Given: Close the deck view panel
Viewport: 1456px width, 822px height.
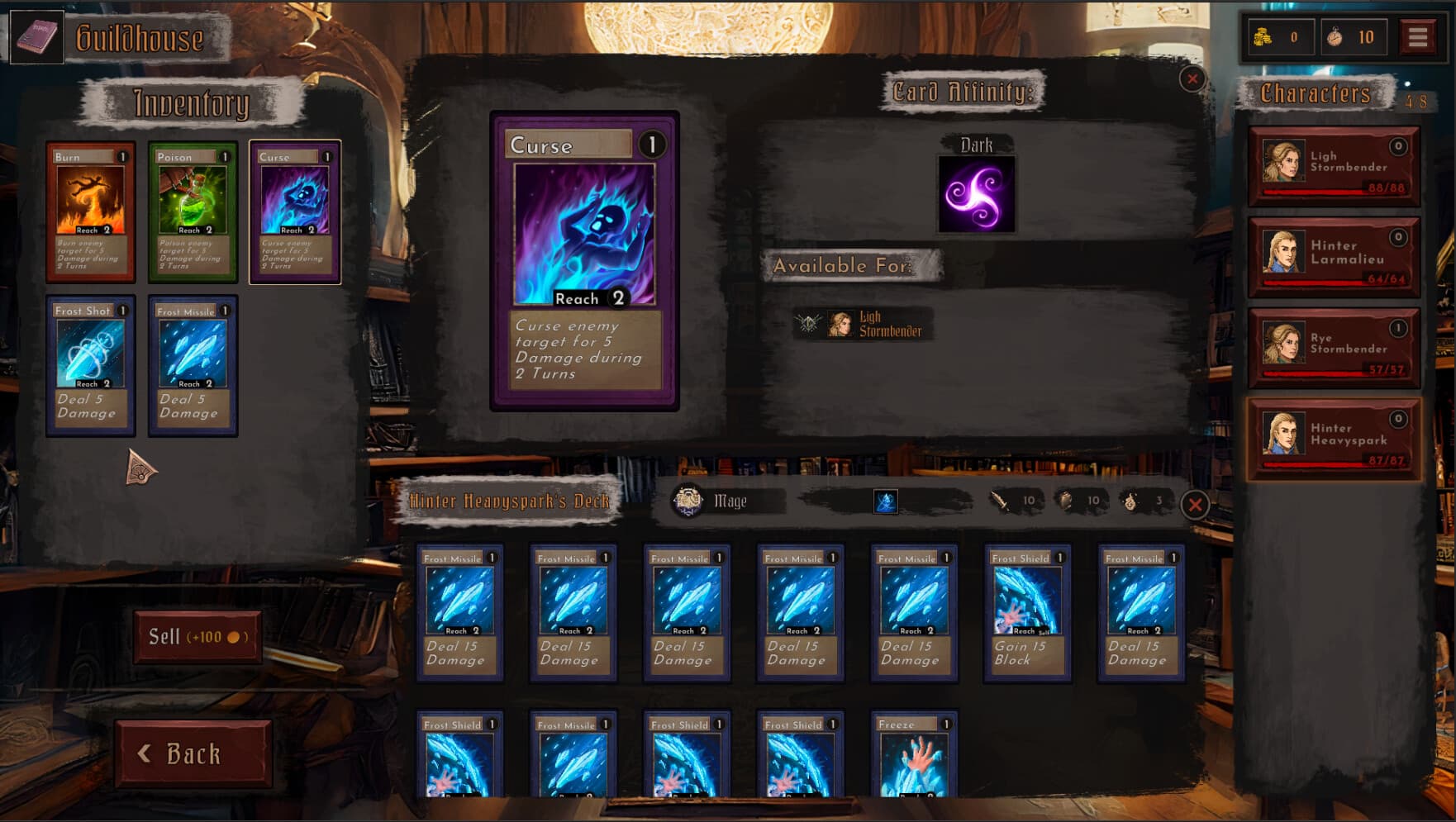Looking at the screenshot, I should click(x=1195, y=506).
